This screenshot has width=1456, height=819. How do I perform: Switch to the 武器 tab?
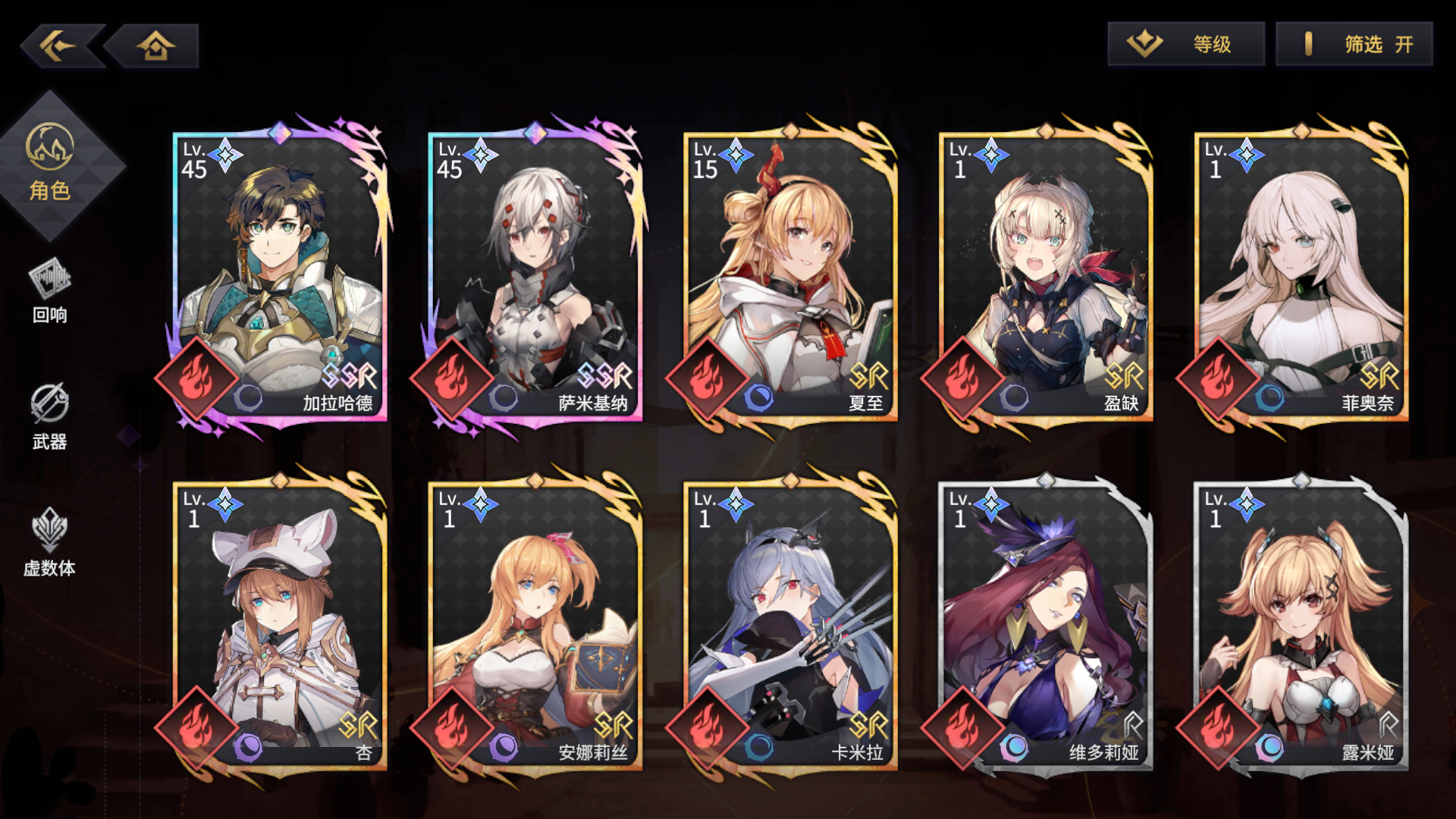click(x=48, y=417)
